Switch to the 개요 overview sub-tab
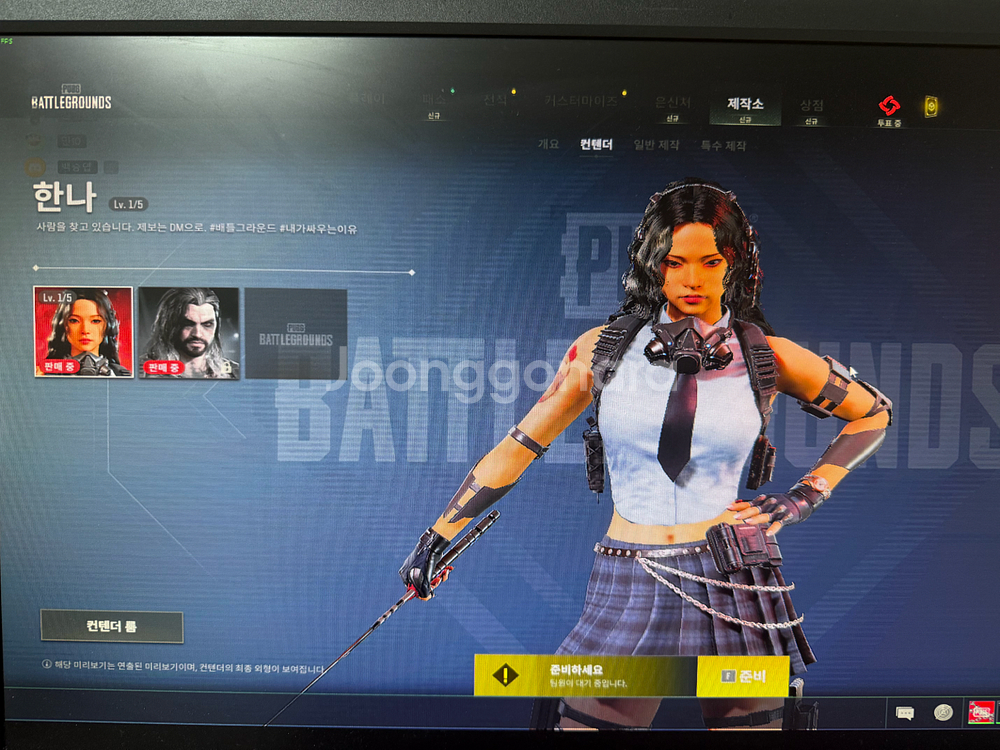The width and height of the screenshot is (1000, 750). [x=549, y=145]
